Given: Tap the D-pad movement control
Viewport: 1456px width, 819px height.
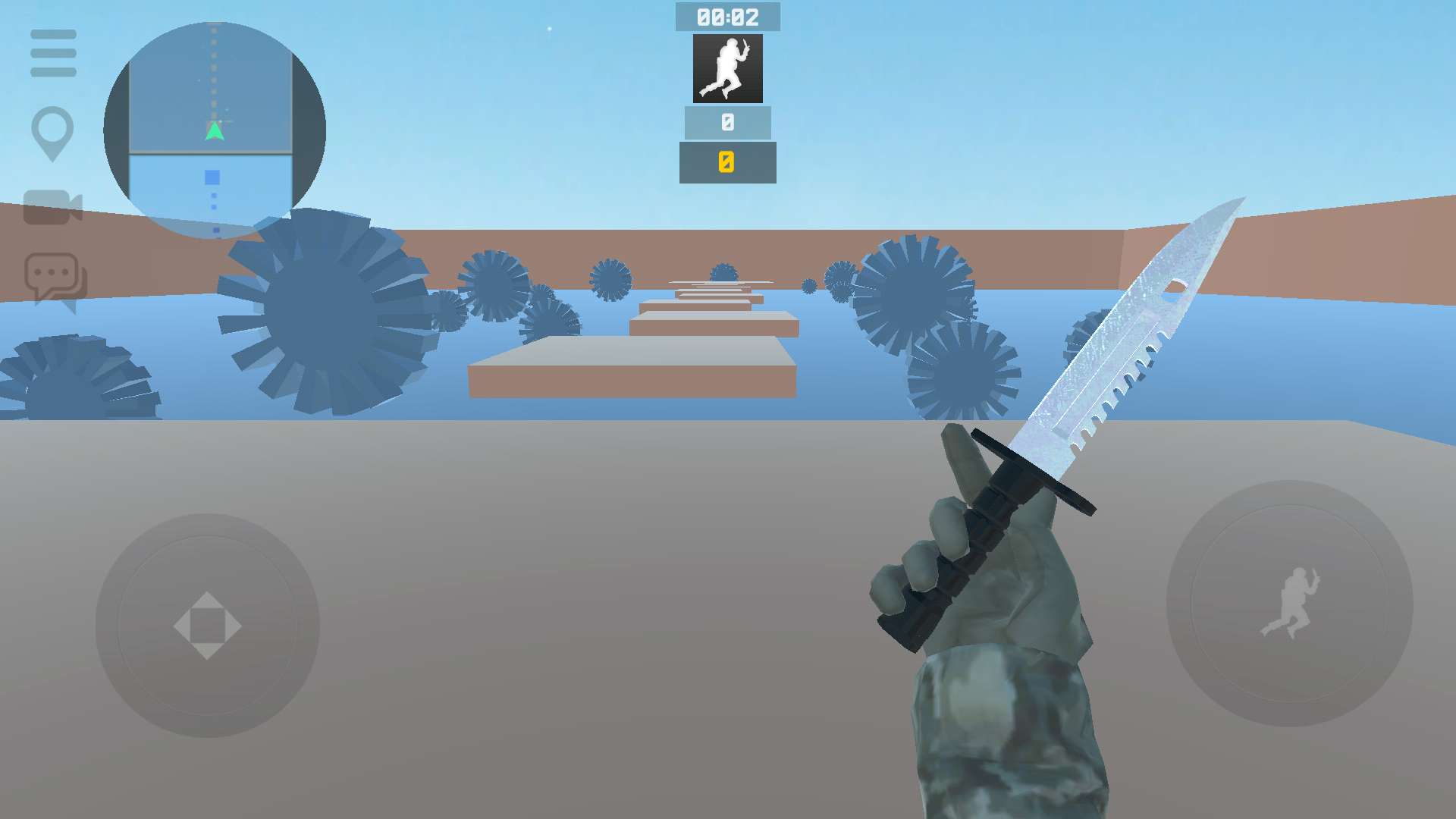Looking at the screenshot, I should [x=206, y=623].
